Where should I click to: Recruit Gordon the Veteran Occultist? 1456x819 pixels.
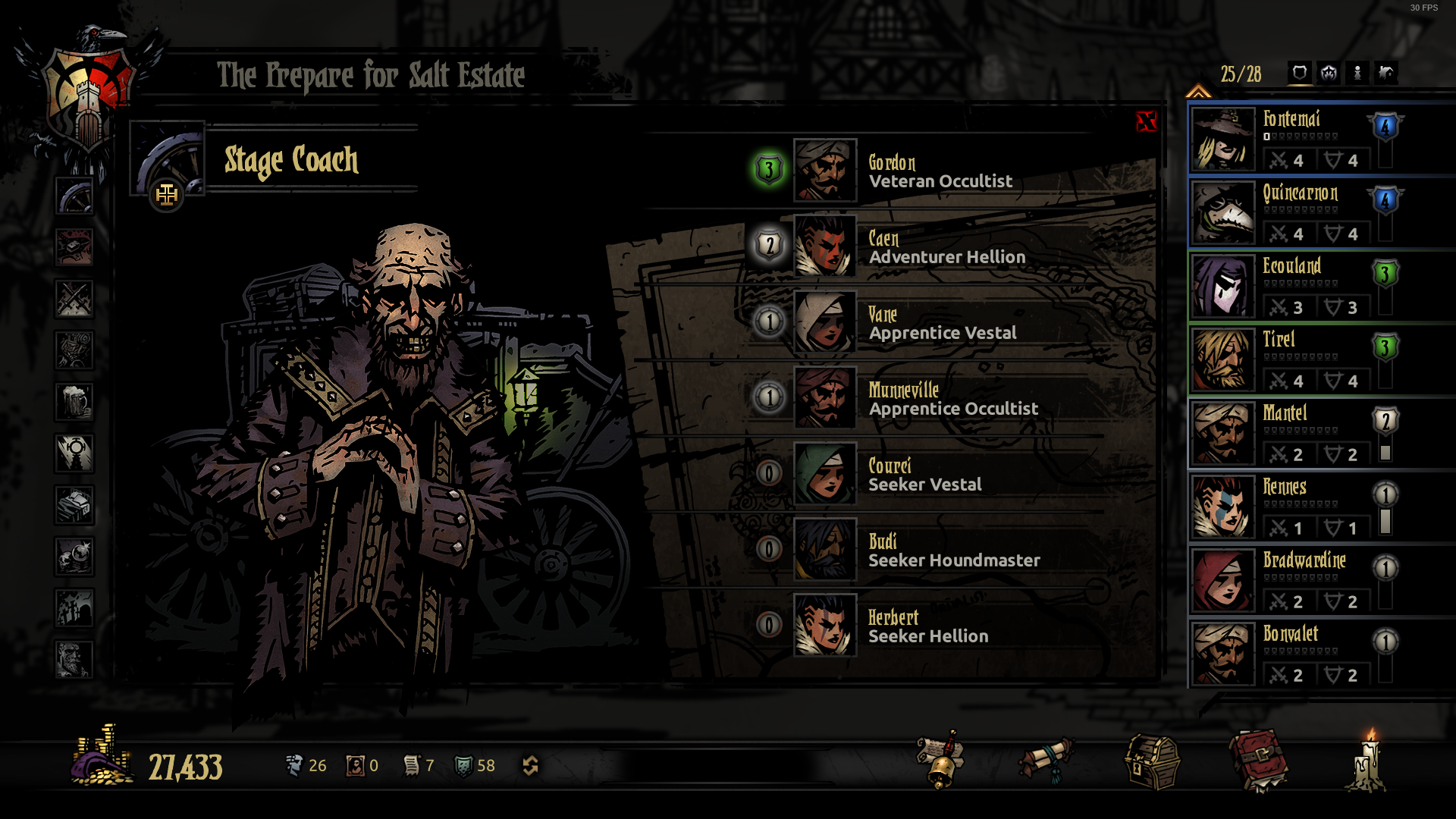coord(825,171)
